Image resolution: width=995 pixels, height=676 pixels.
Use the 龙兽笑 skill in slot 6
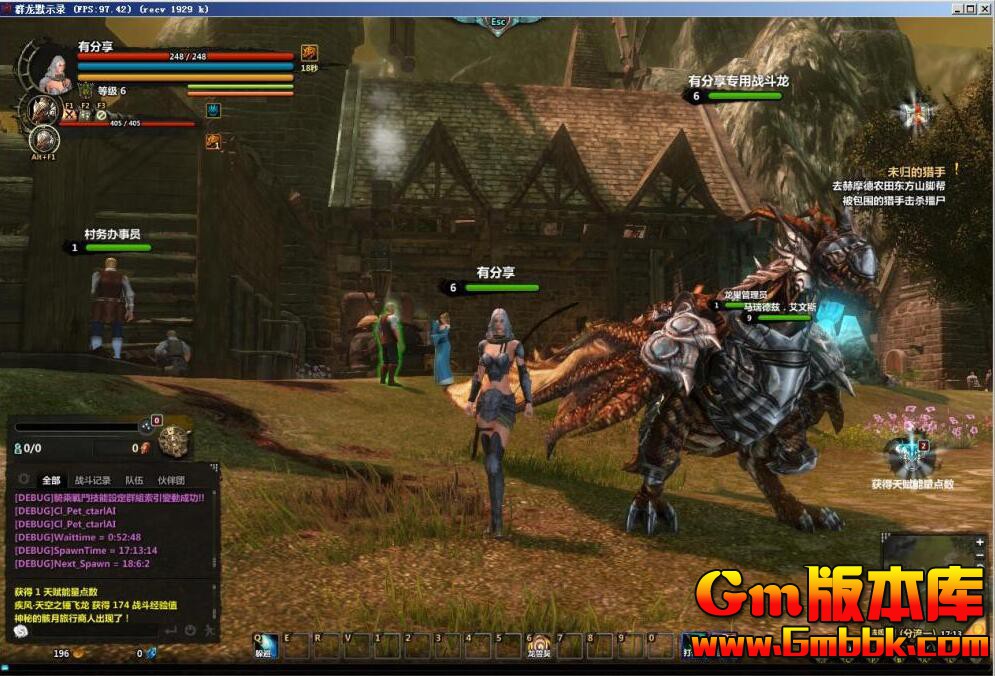click(x=539, y=647)
